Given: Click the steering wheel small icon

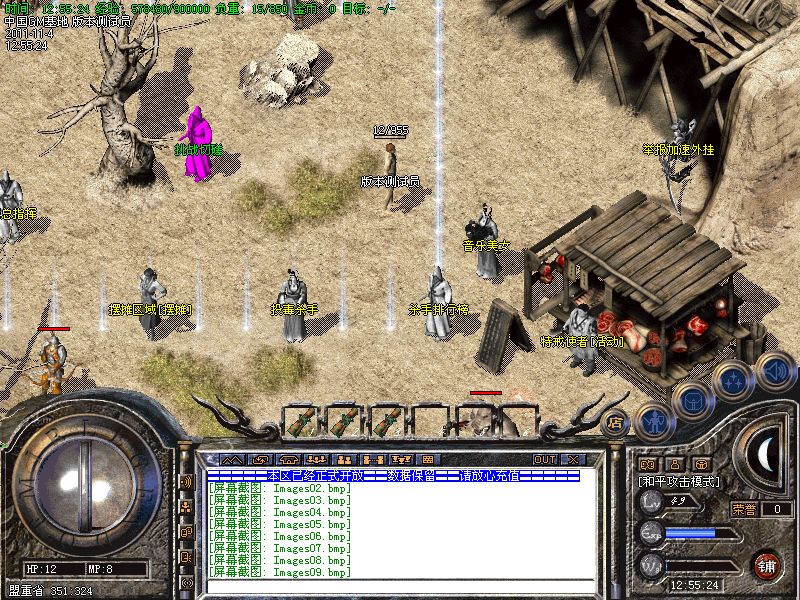Looking at the screenshot, I should pyautogui.click(x=701, y=464).
